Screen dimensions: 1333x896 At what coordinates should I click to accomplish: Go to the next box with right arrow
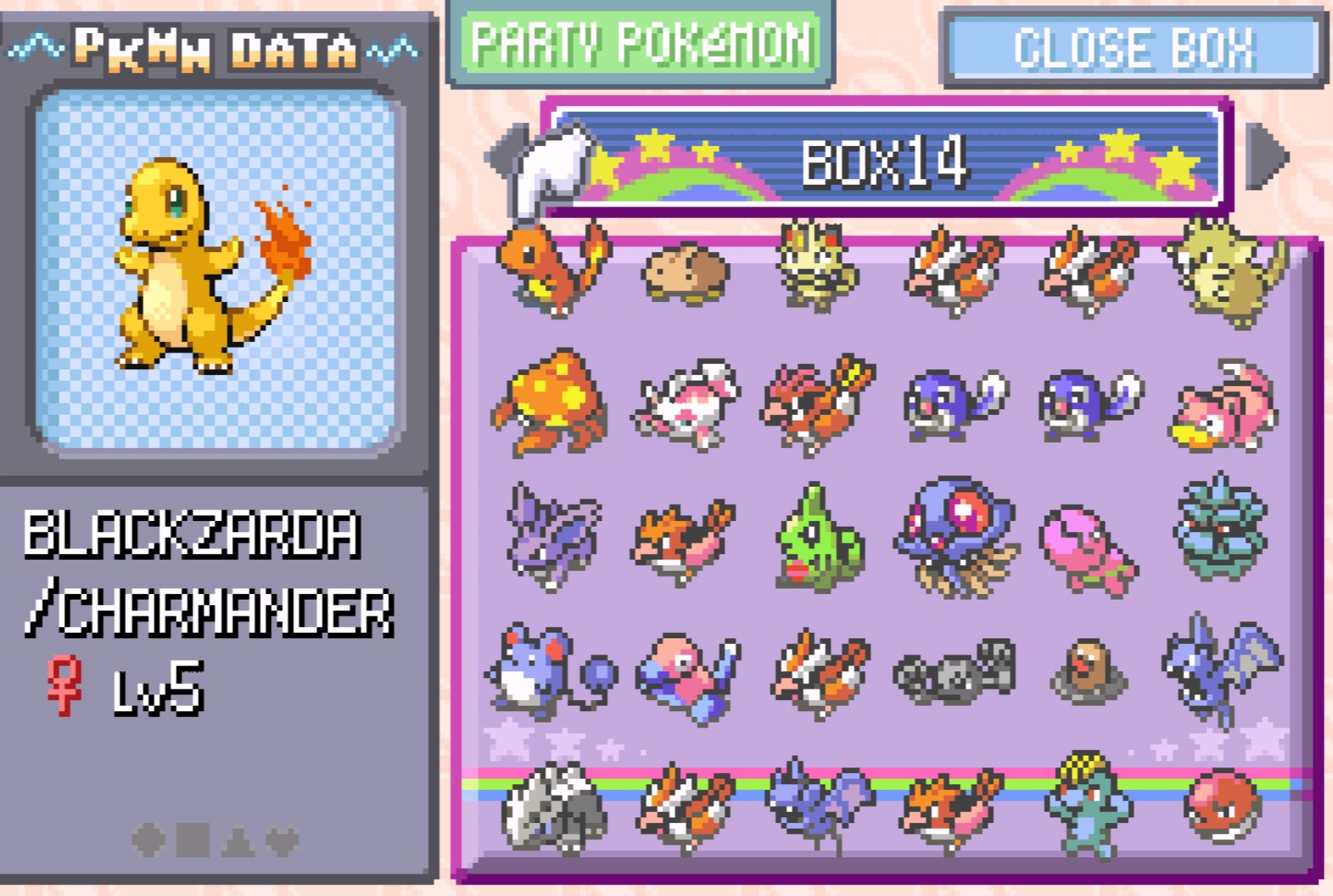click(x=1267, y=156)
